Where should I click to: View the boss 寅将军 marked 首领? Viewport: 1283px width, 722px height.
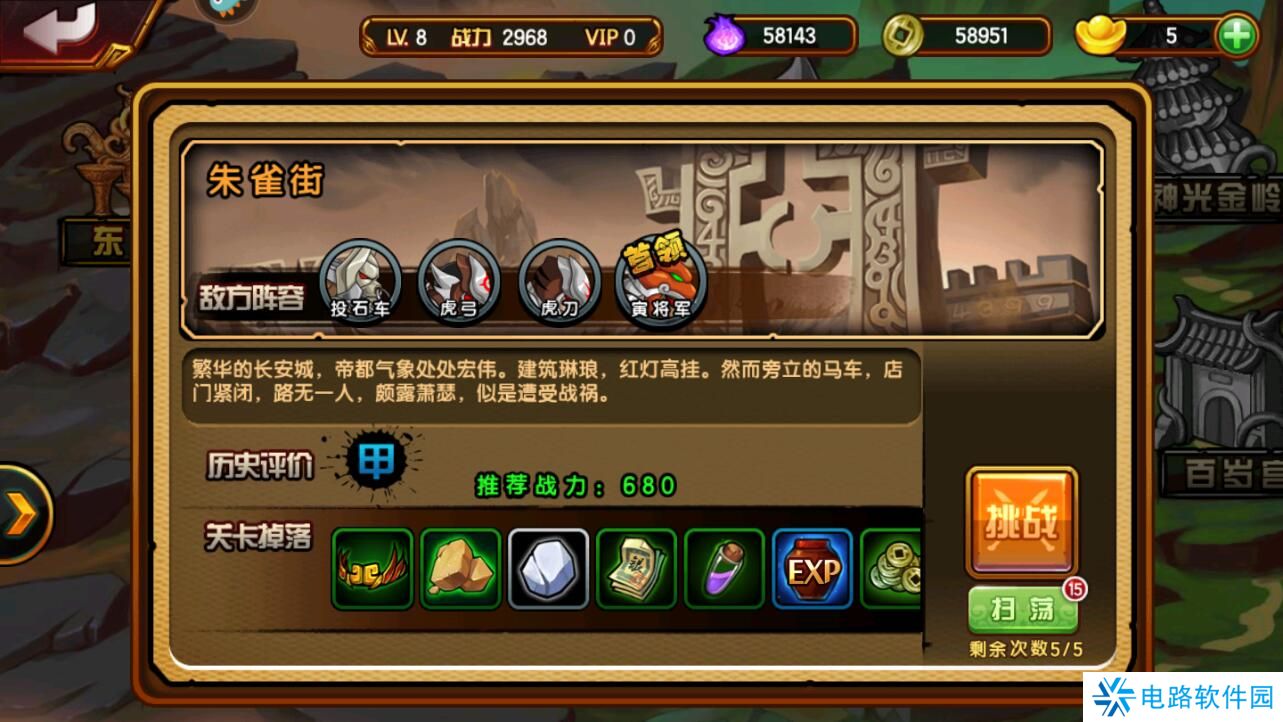click(658, 279)
